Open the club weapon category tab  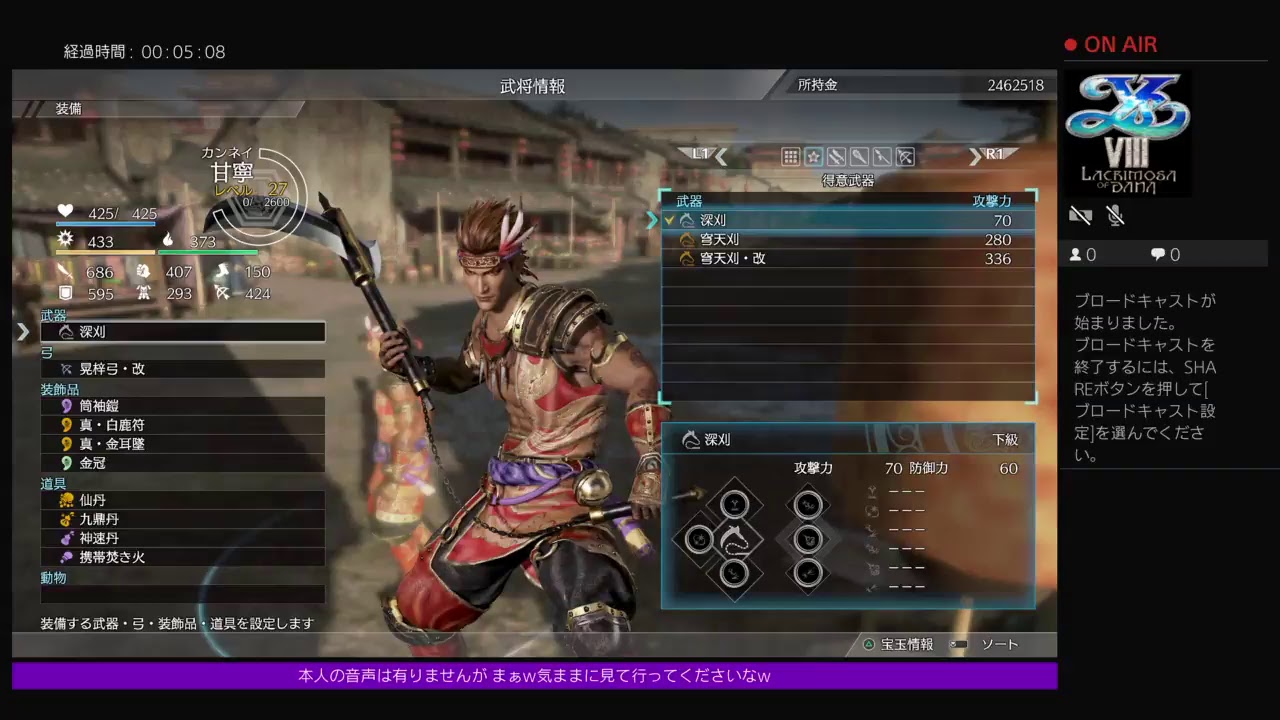click(x=859, y=157)
